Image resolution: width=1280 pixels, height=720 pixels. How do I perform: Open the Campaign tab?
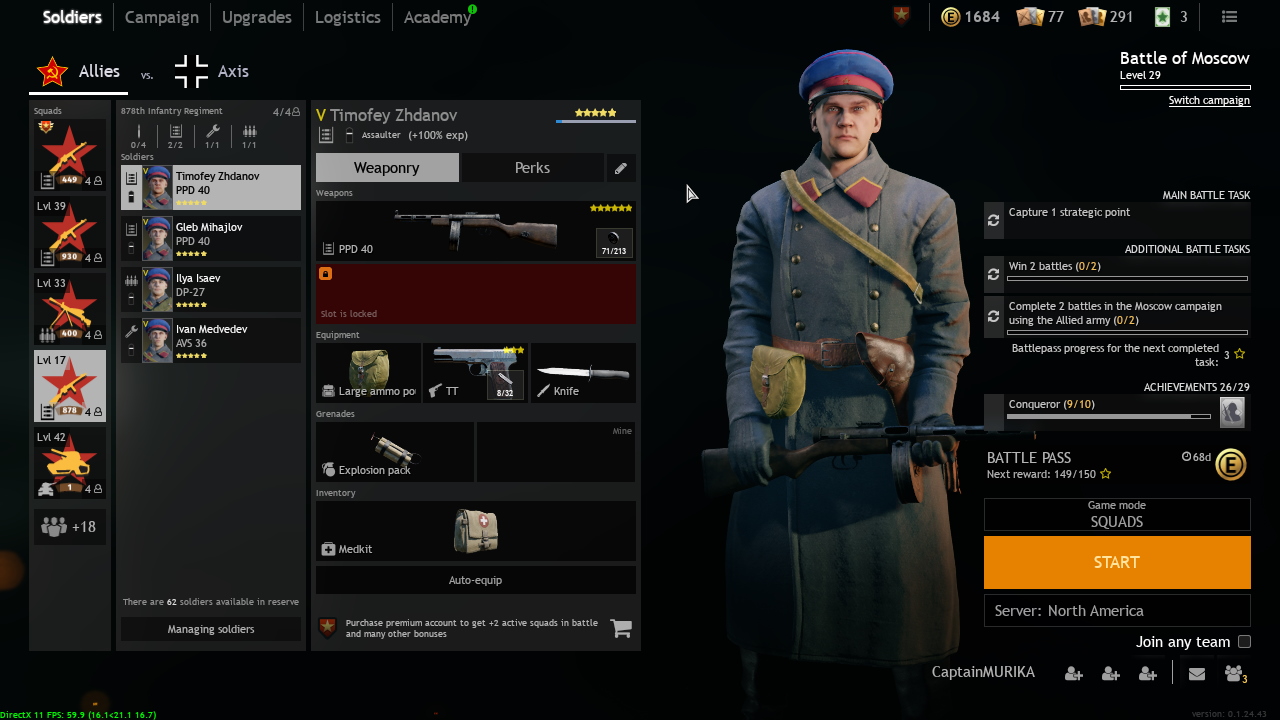click(x=161, y=17)
